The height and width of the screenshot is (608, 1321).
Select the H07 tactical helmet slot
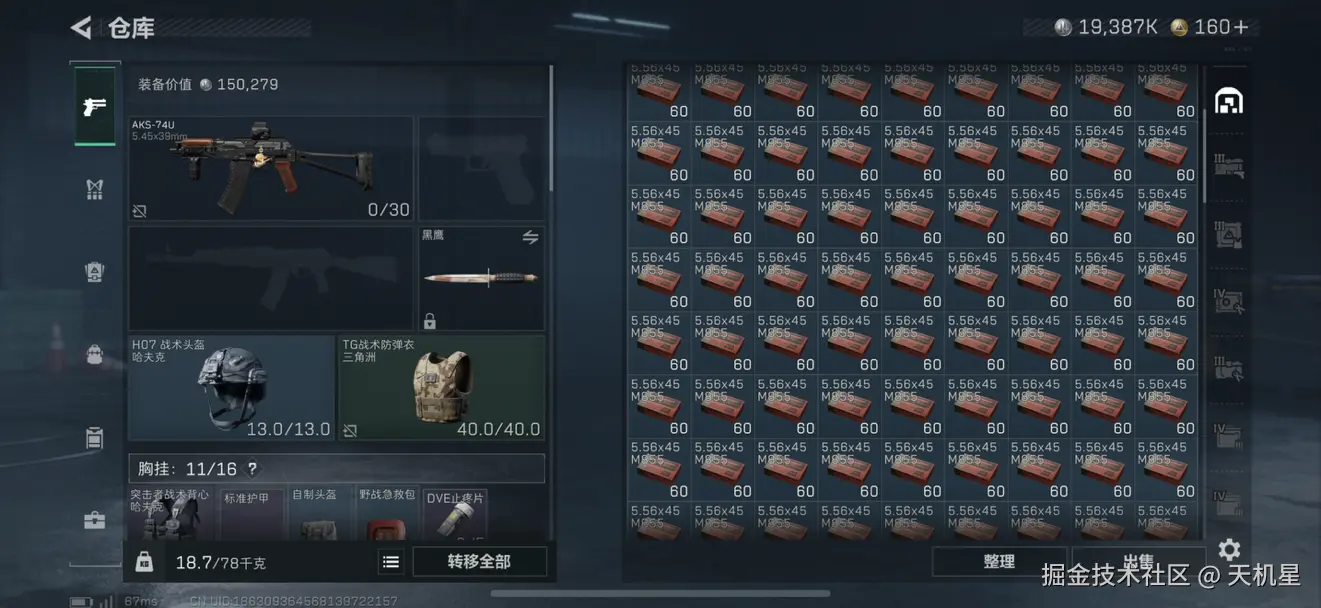point(231,388)
